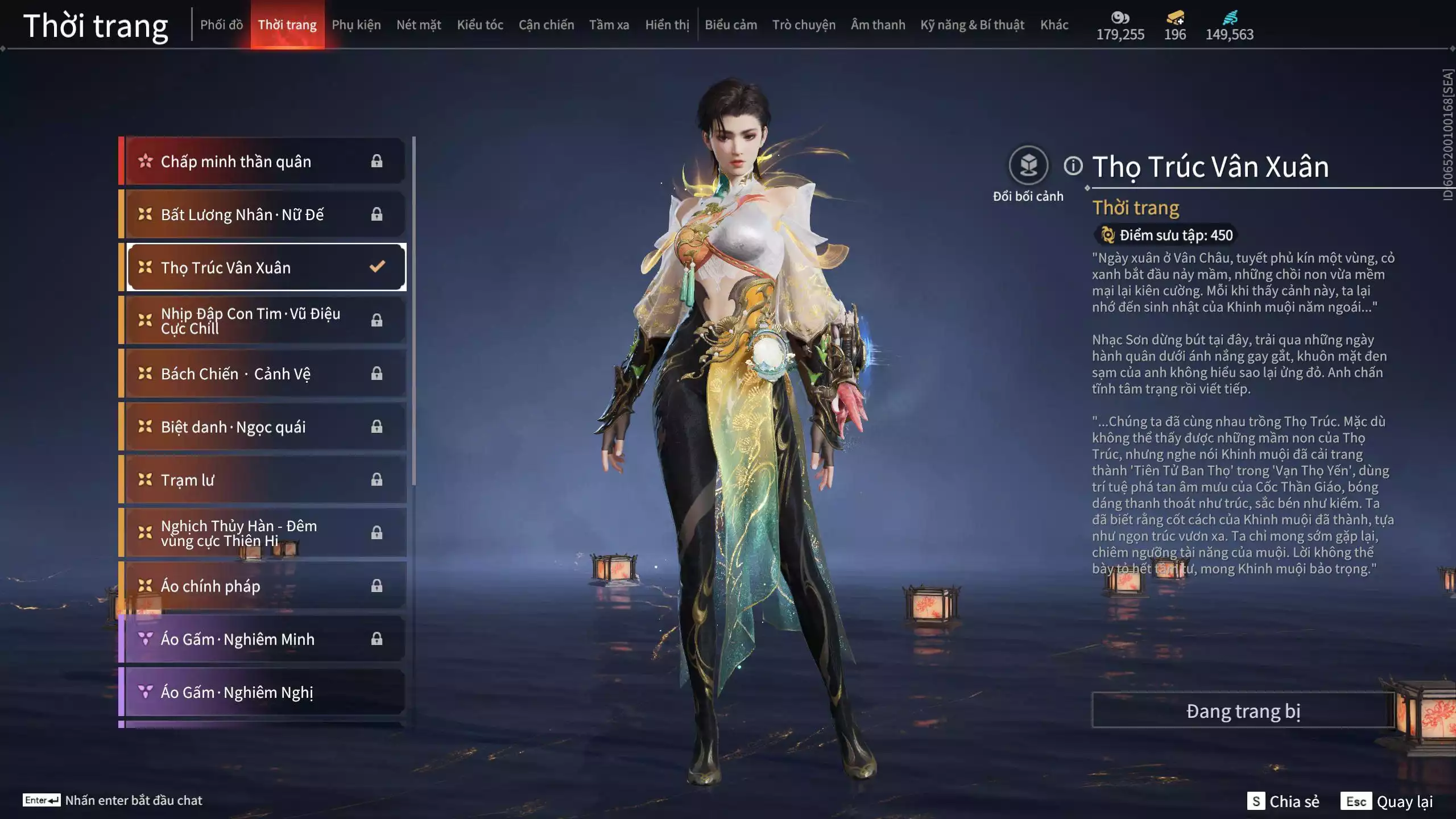Select the Chấp minh thần quân outfit

pyautogui.click(x=264, y=162)
